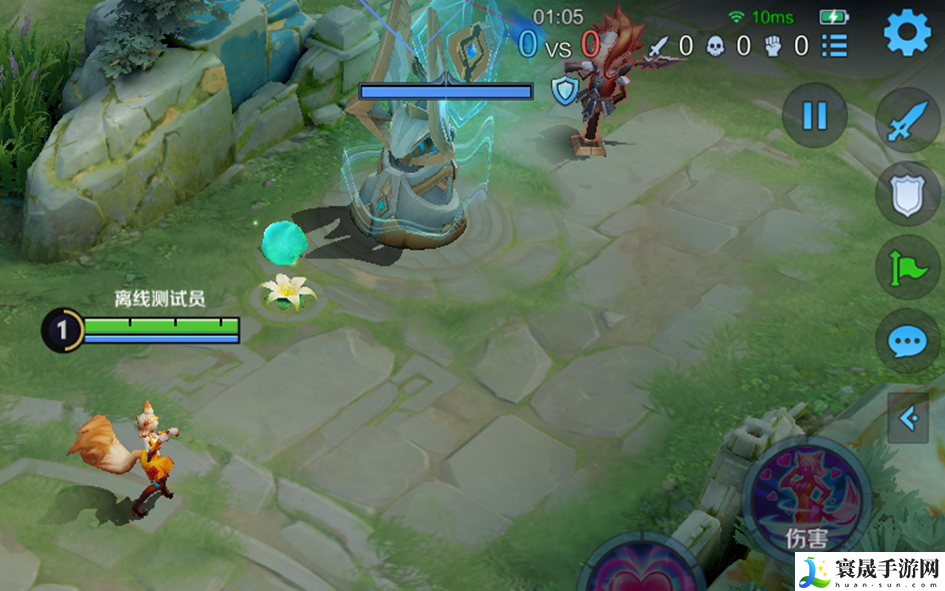Pause the match with the pause button

coord(814,115)
